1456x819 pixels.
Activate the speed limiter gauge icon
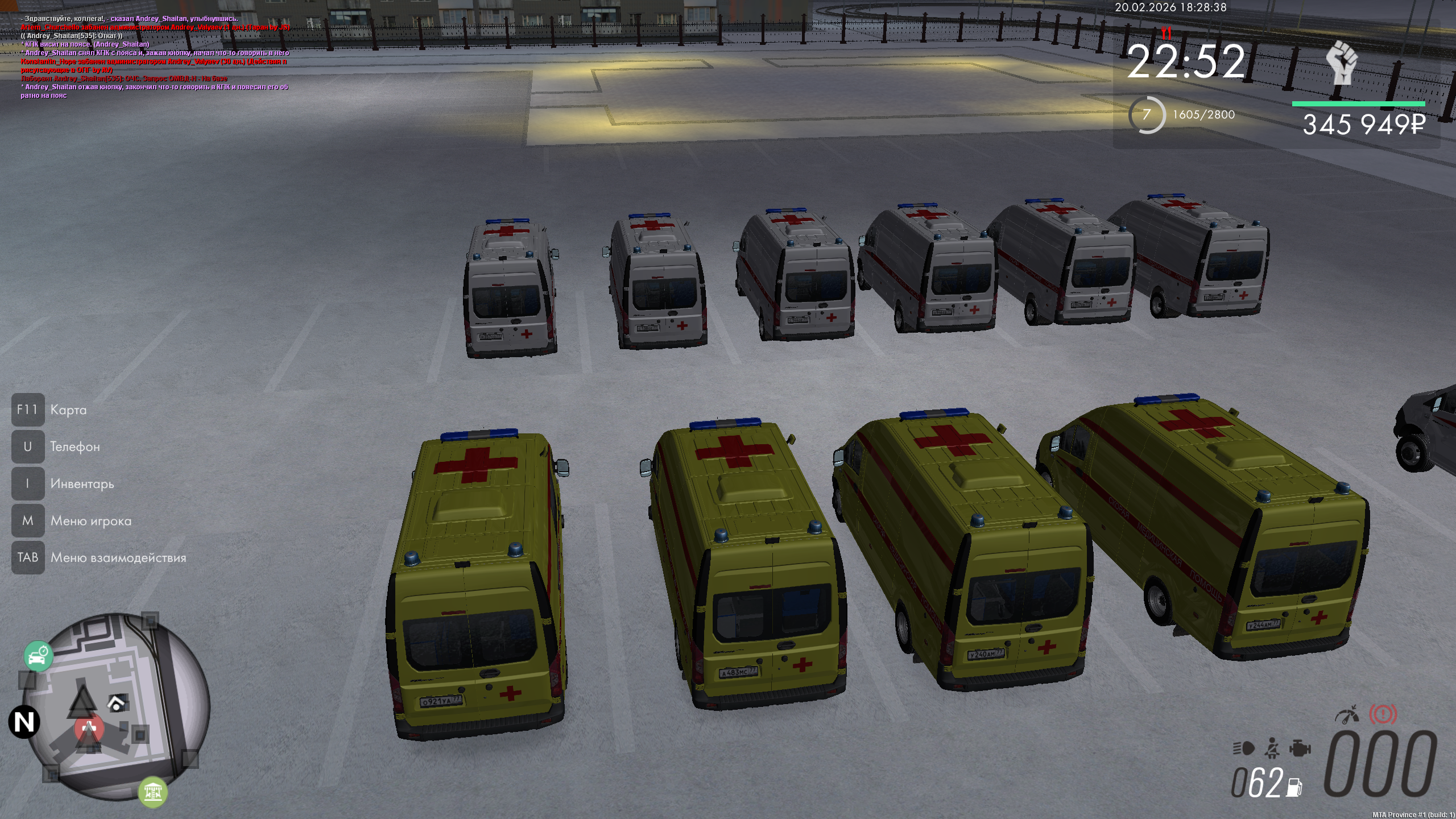click(1347, 714)
